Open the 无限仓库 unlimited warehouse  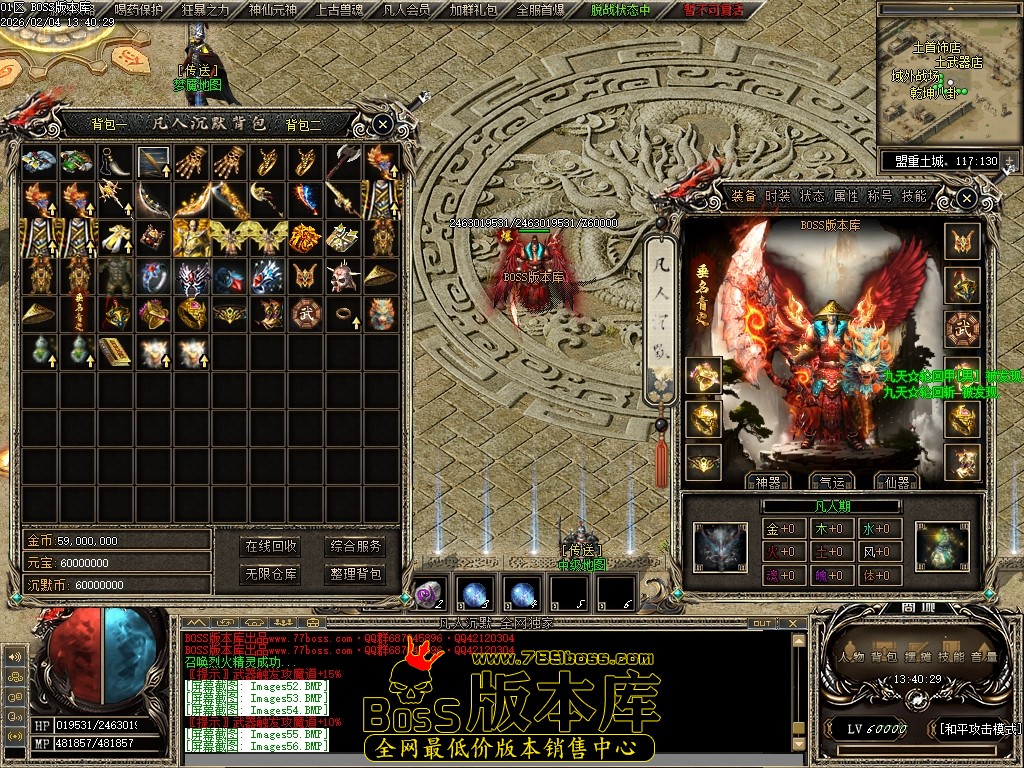[271, 574]
